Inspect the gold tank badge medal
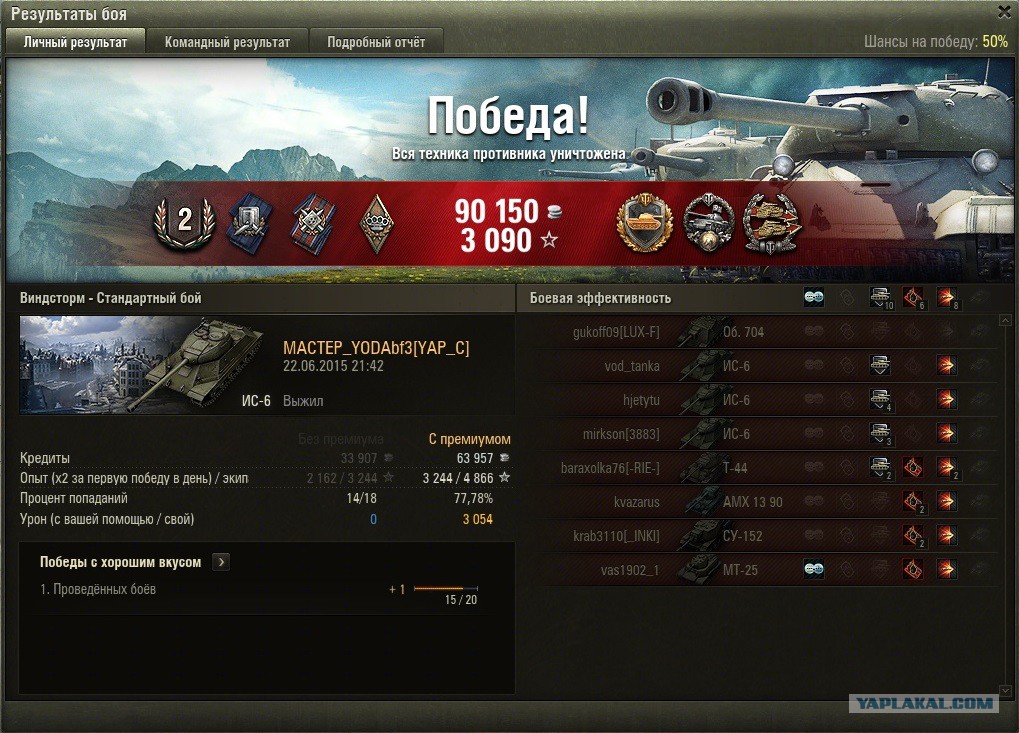 pyautogui.click(x=645, y=222)
